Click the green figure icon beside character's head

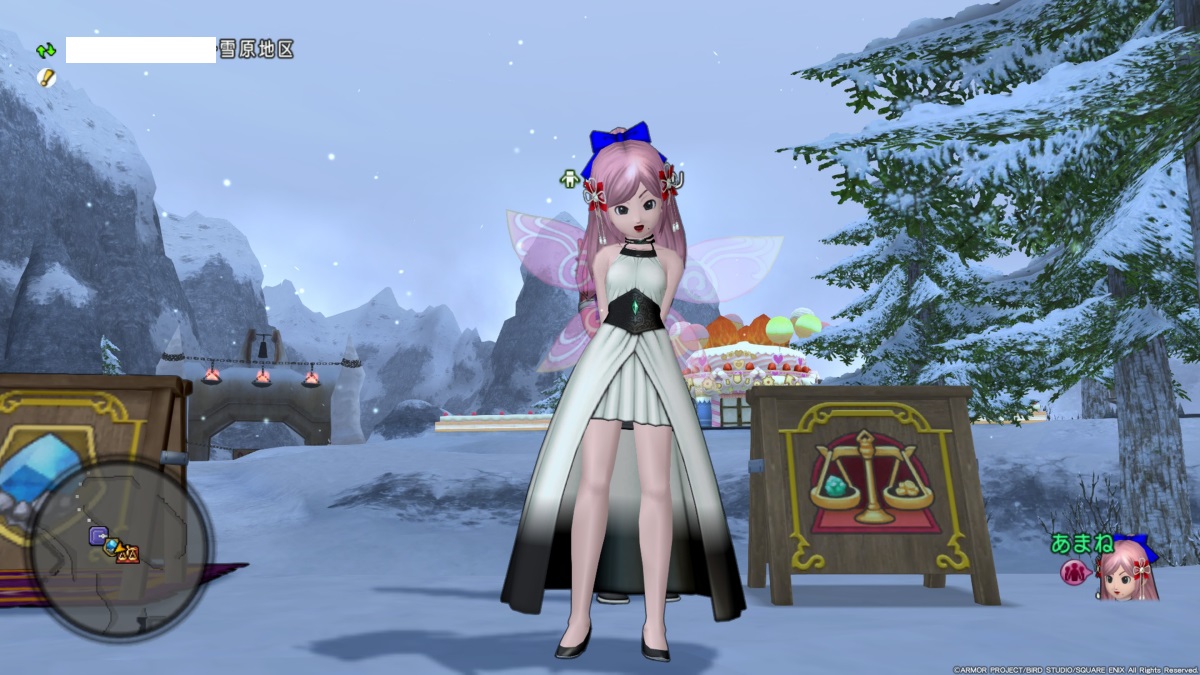570,179
